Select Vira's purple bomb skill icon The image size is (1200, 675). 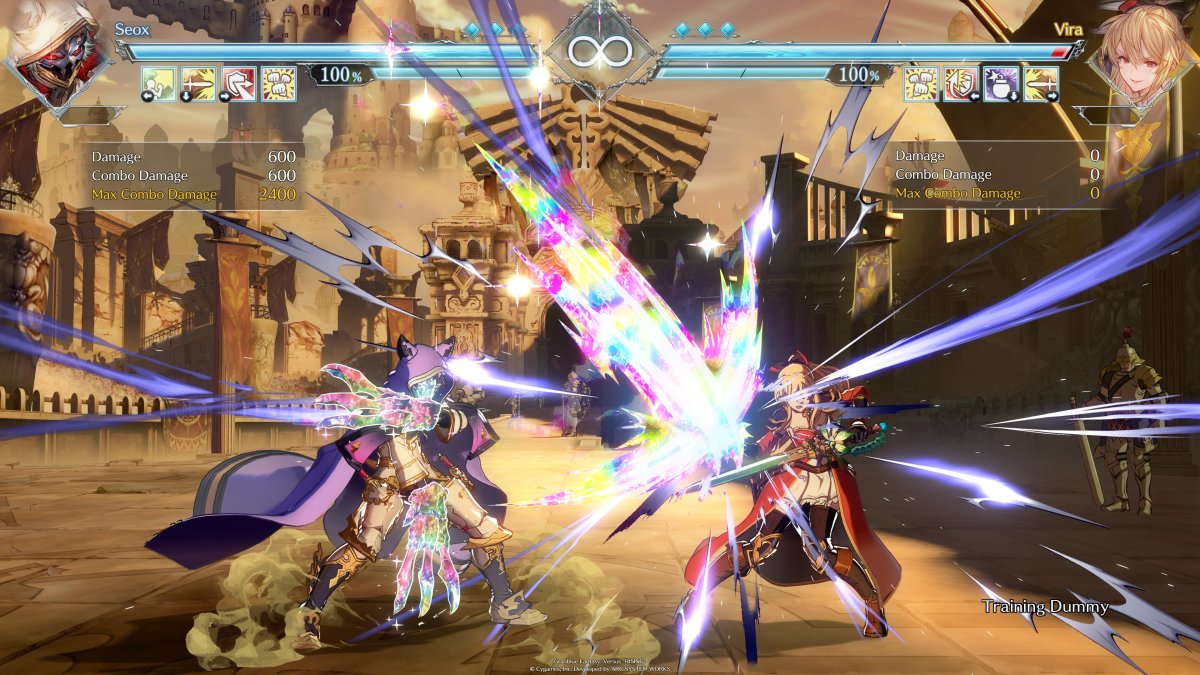1001,83
